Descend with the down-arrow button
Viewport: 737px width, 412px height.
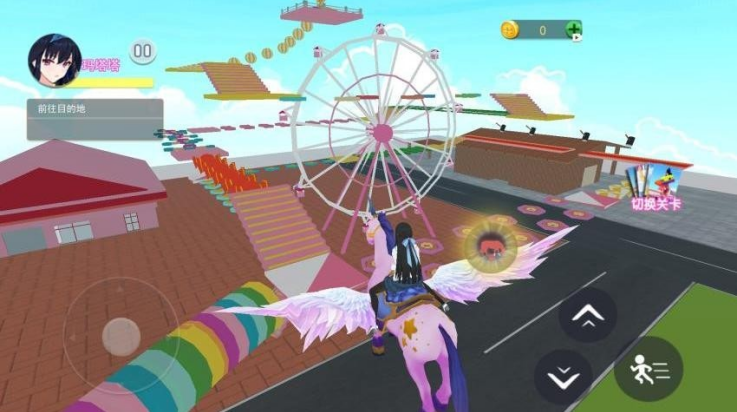(564, 375)
